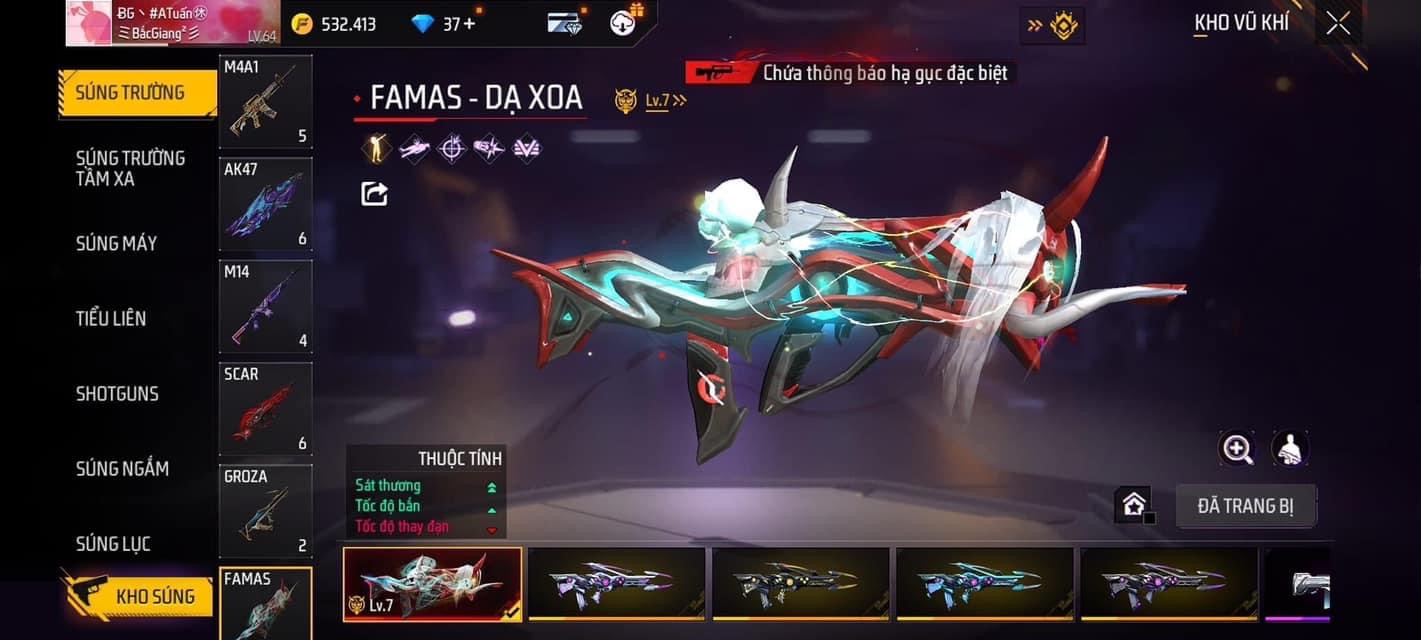Screen dimensions: 1421x640
Task: Select the Súng Lục category
Action: (x=113, y=544)
